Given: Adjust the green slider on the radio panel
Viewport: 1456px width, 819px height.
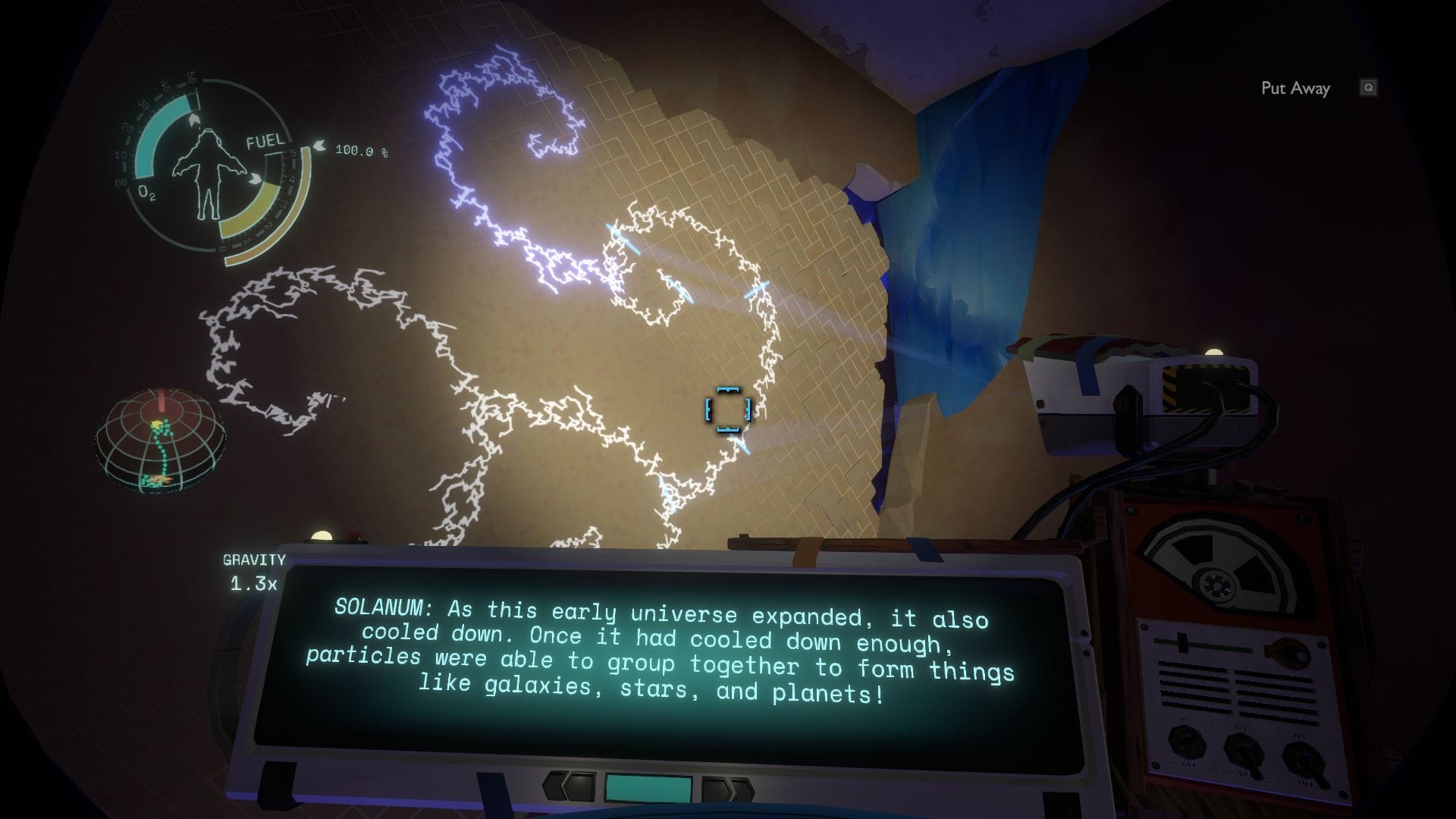Looking at the screenshot, I should click(x=1181, y=642).
